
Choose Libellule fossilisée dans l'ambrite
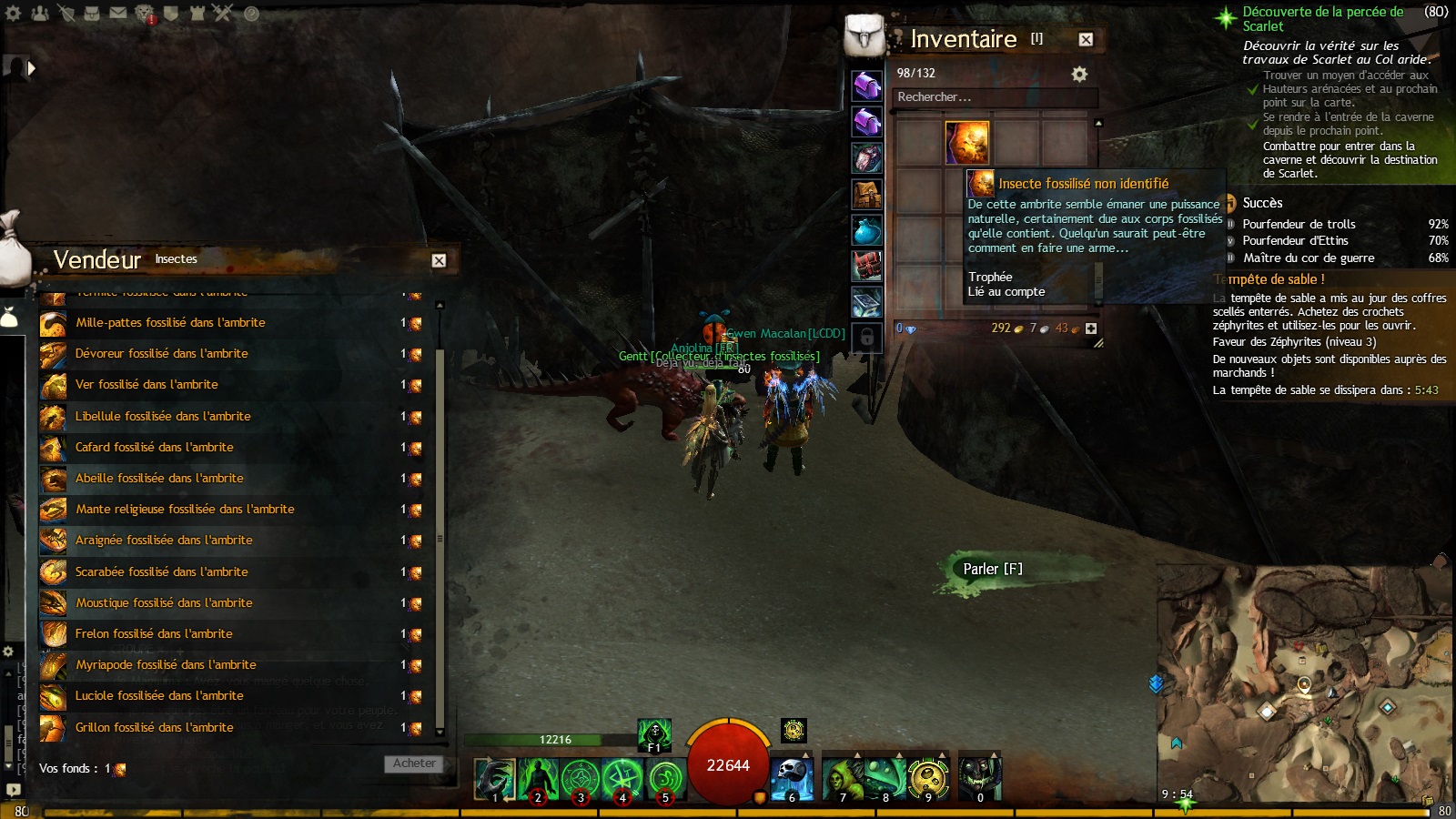(163, 417)
